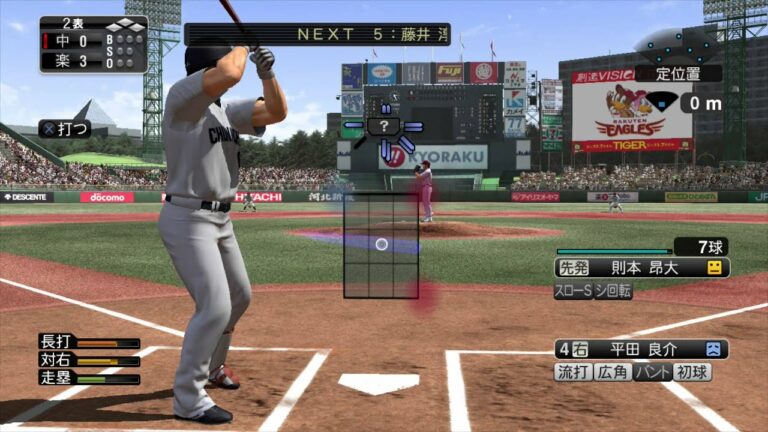Select the 走塁 baserunning stat label

pyautogui.click(x=56, y=378)
